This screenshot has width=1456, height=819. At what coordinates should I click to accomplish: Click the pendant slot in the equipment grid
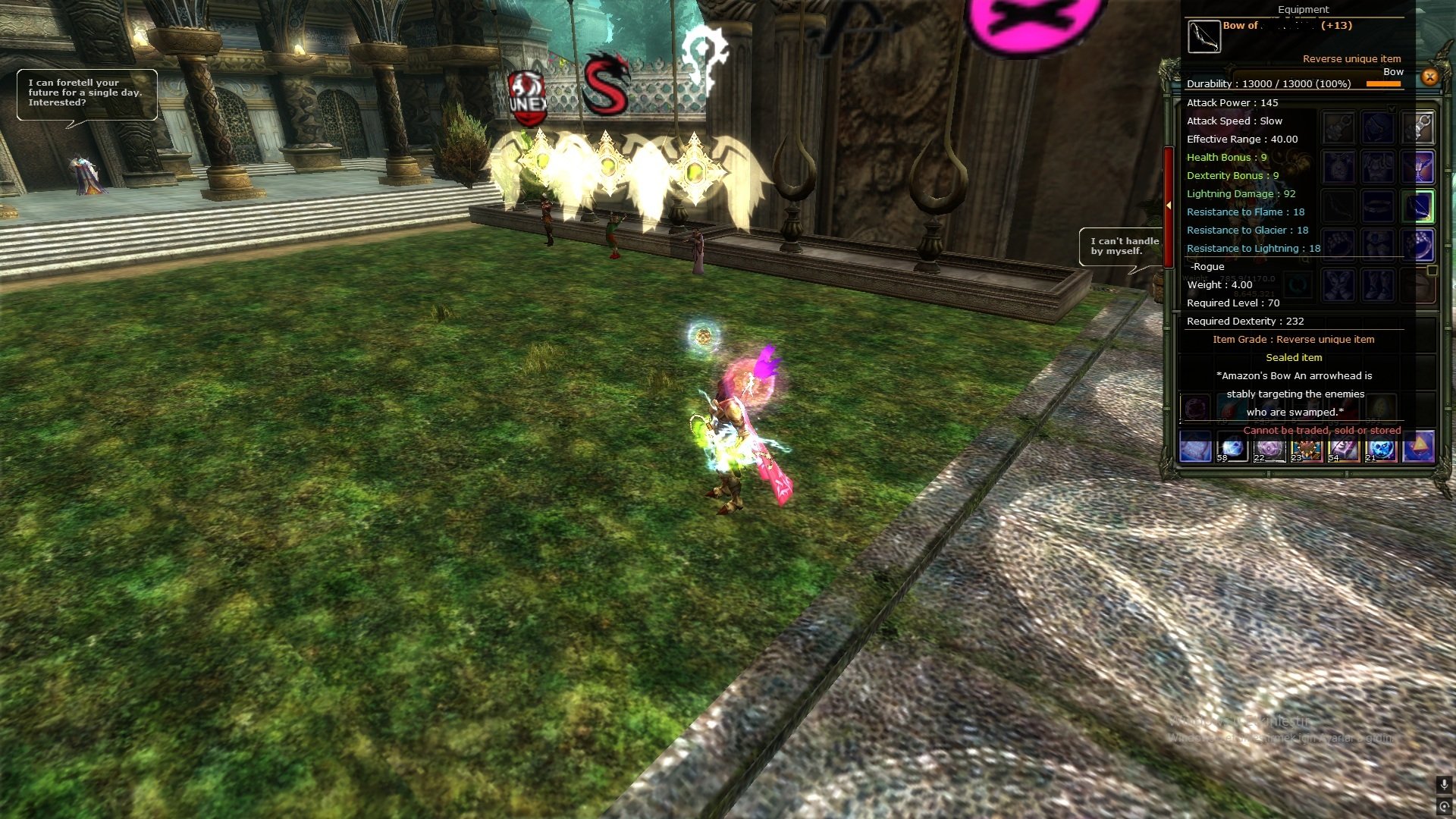click(x=1337, y=167)
